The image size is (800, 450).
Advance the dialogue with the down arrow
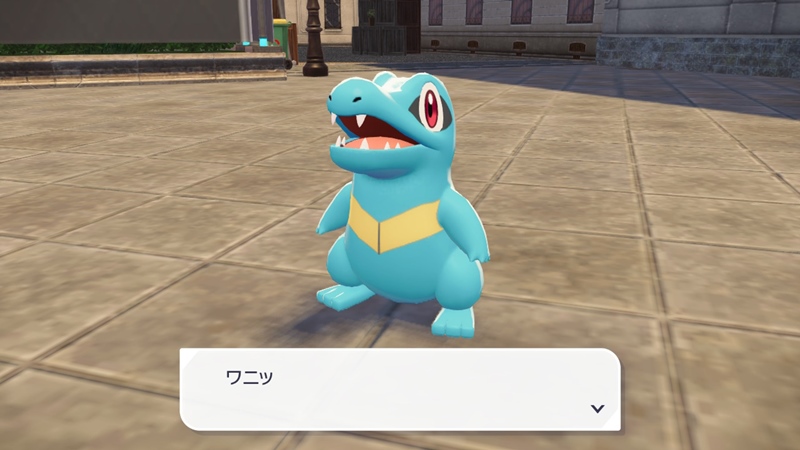point(597,408)
